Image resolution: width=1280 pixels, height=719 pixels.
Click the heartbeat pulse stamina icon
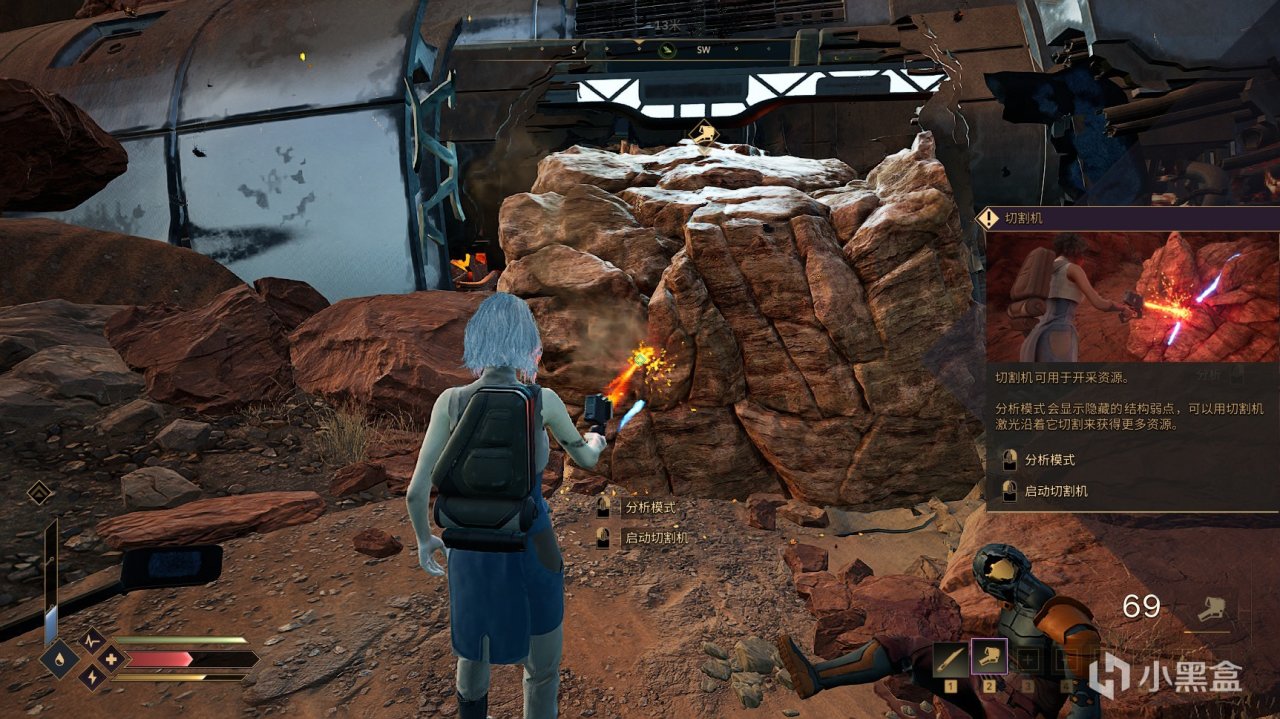pyautogui.click(x=93, y=640)
